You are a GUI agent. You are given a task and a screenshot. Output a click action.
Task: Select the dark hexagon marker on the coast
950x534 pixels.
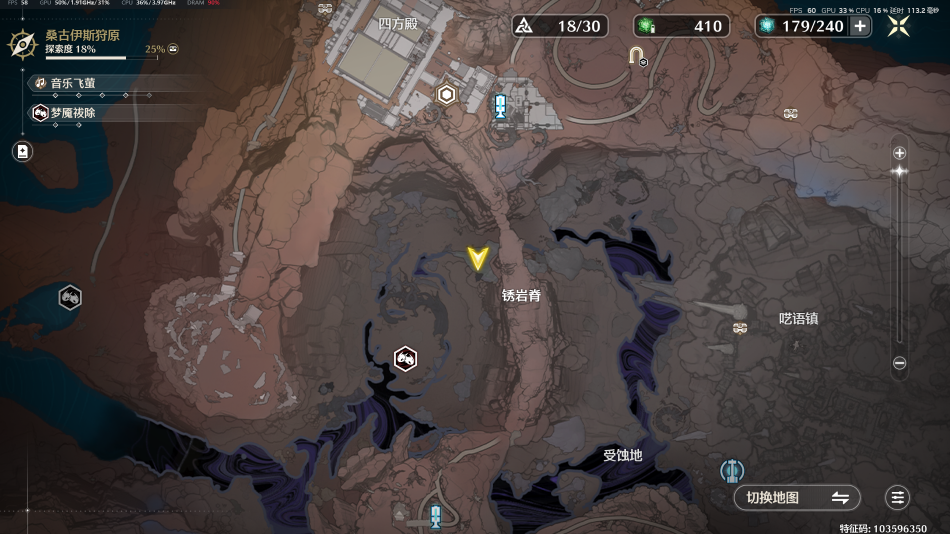click(x=69, y=296)
